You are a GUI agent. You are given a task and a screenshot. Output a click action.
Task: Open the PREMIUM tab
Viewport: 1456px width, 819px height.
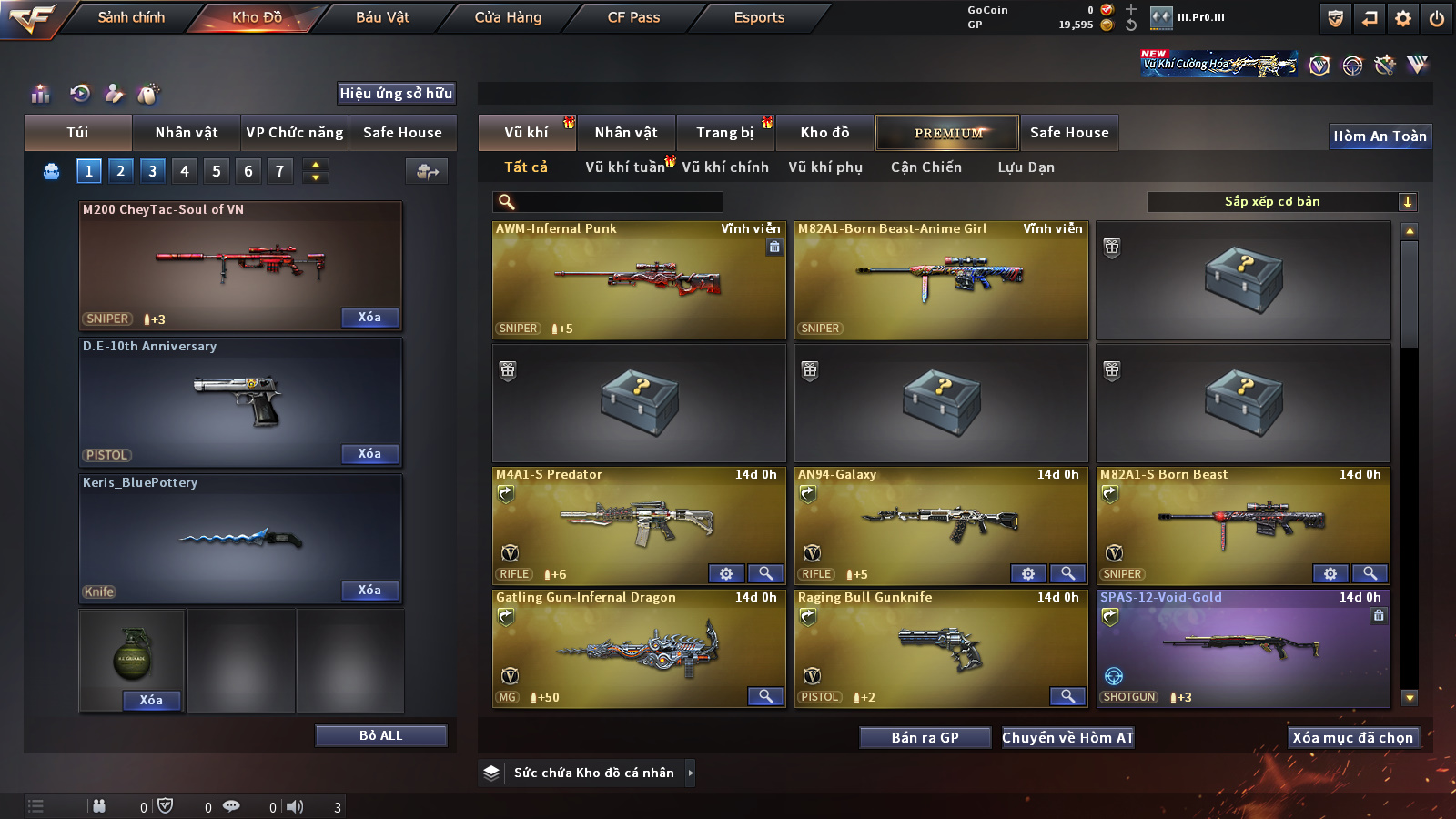(947, 133)
